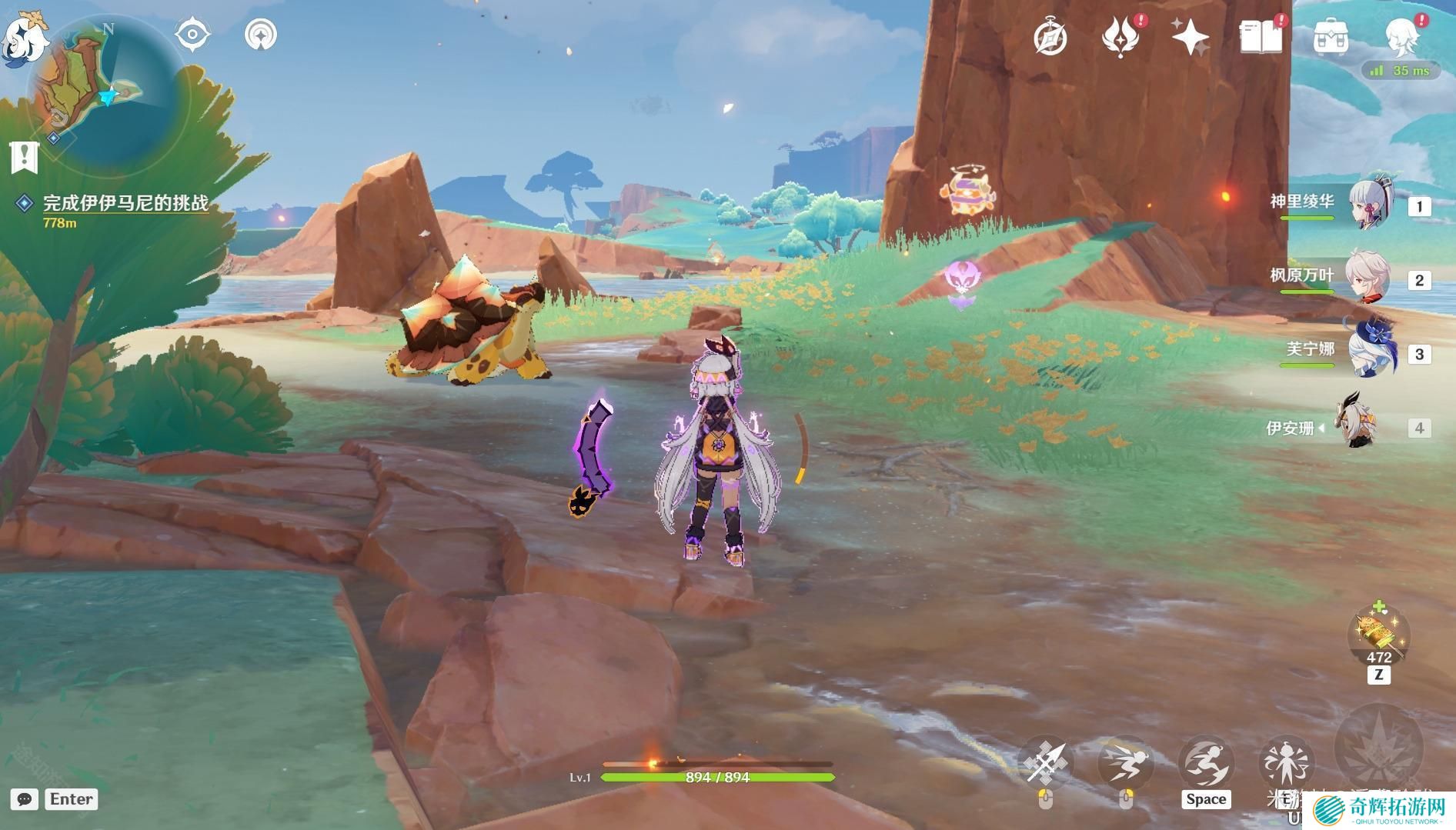Screen dimensions: 1456x830
Task: Click the quest navigation target icon
Action: point(192,35)
